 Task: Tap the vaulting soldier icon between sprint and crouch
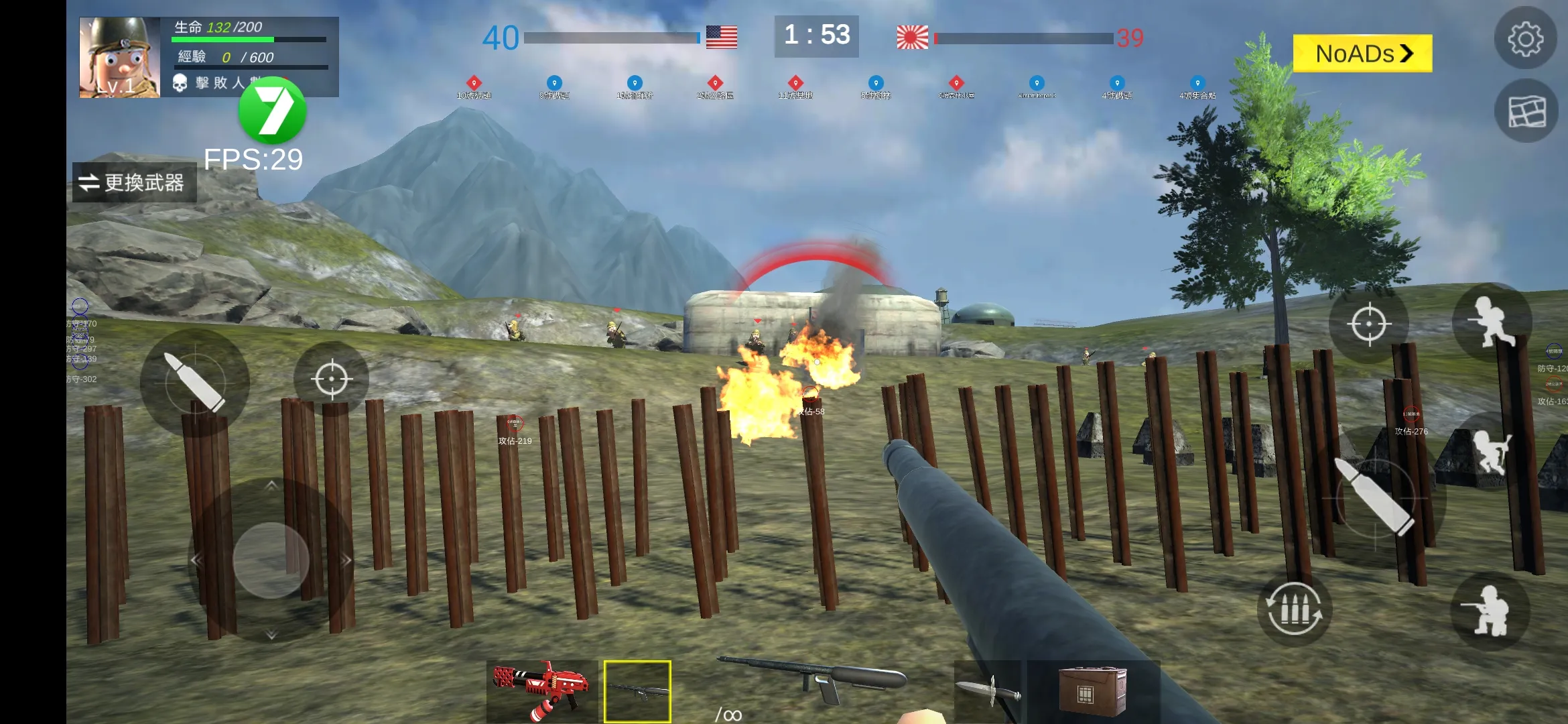[x=1492, y=450]
